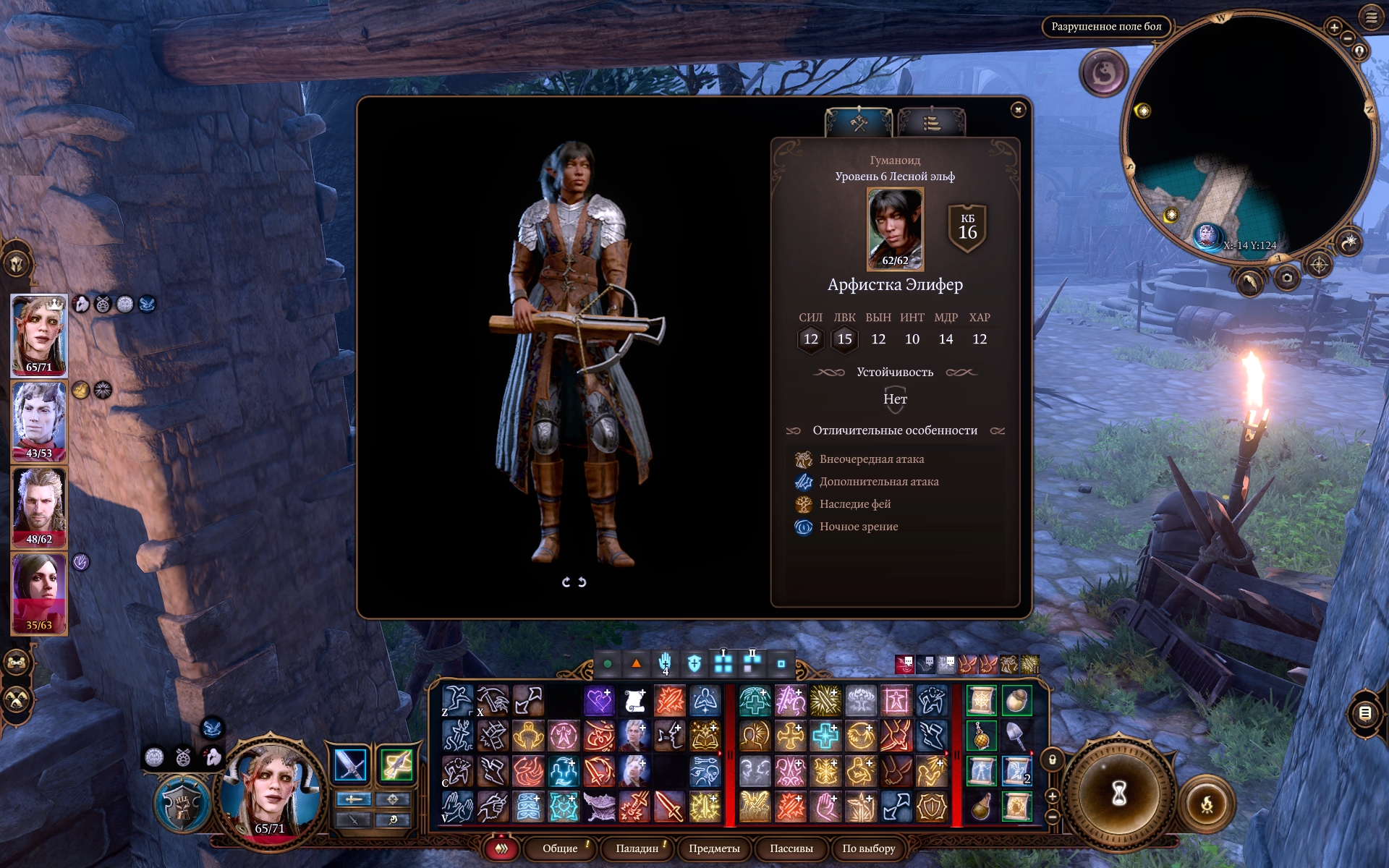Screen dimensions: 1389x868
Task: Open the main menu at top-right
Action: coord(1371,17)
